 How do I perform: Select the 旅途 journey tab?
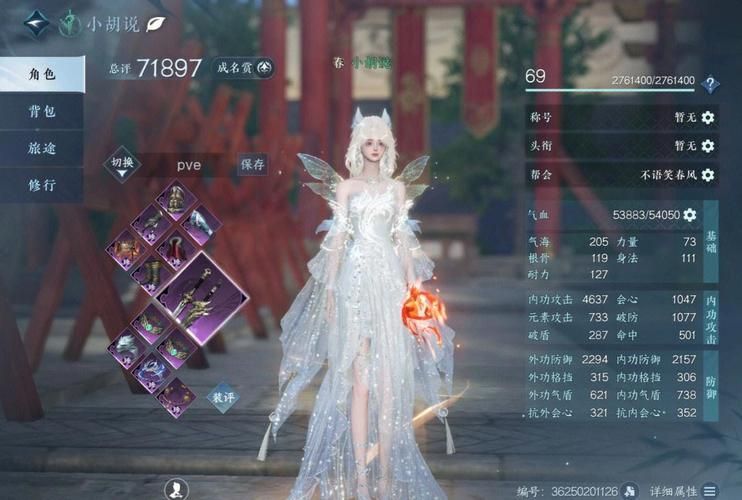click(41, 148)
